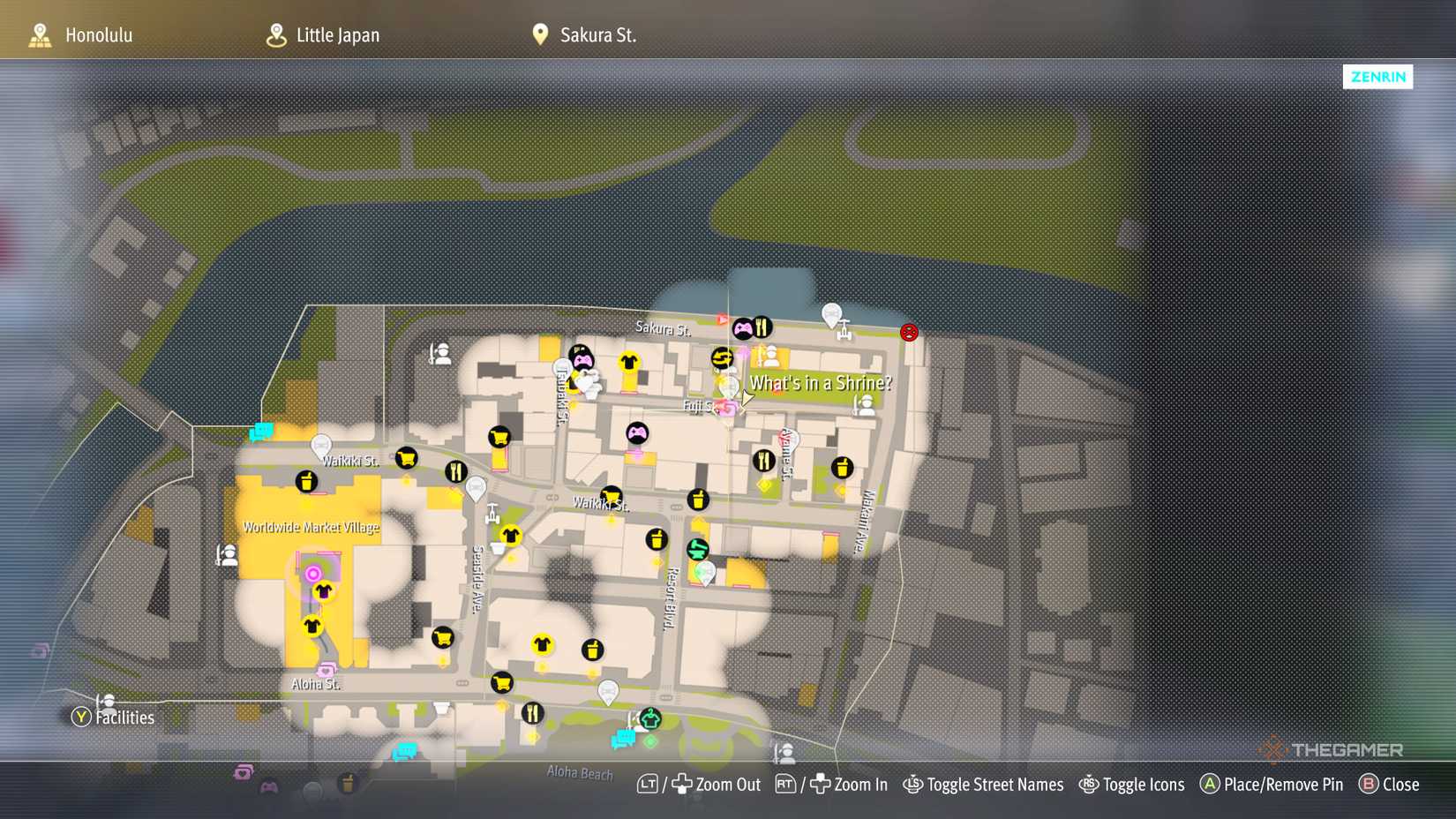Click the taxi stand pin icon on Sakura St.
Image resolution: width=1456 pixels, height=819 pixels.
831,314
